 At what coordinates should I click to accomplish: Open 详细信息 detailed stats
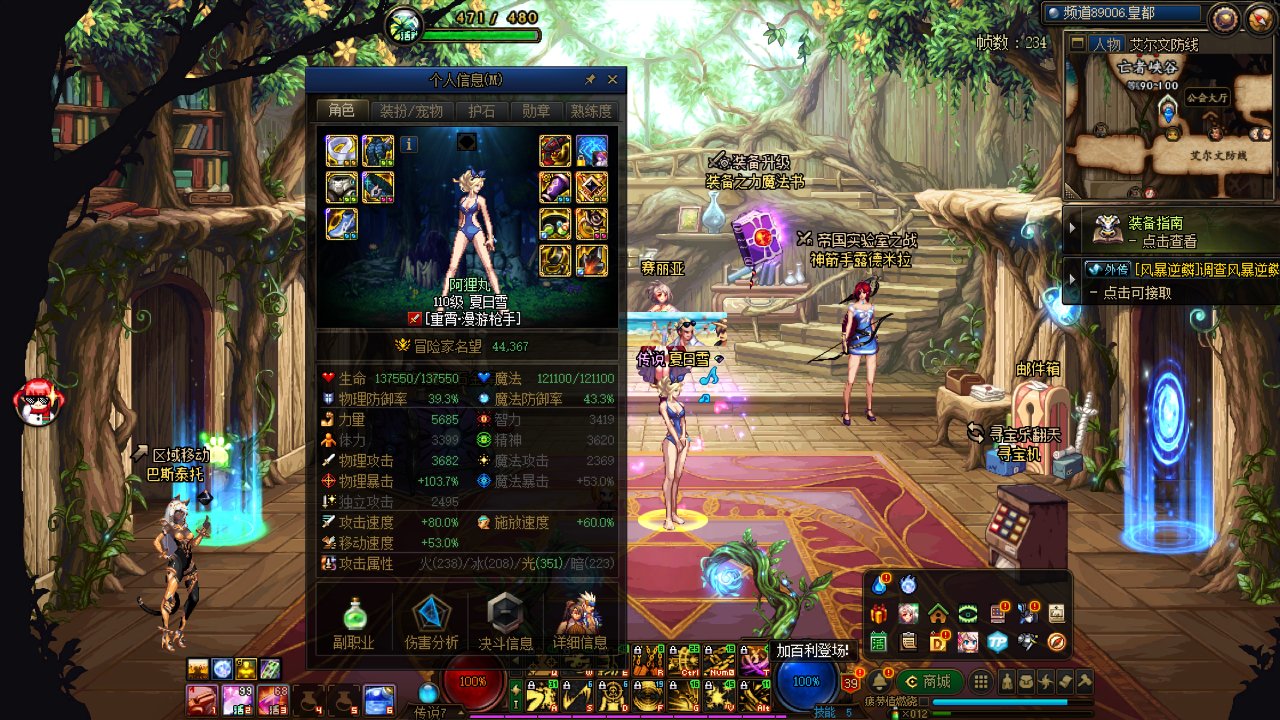coord(580,622)
